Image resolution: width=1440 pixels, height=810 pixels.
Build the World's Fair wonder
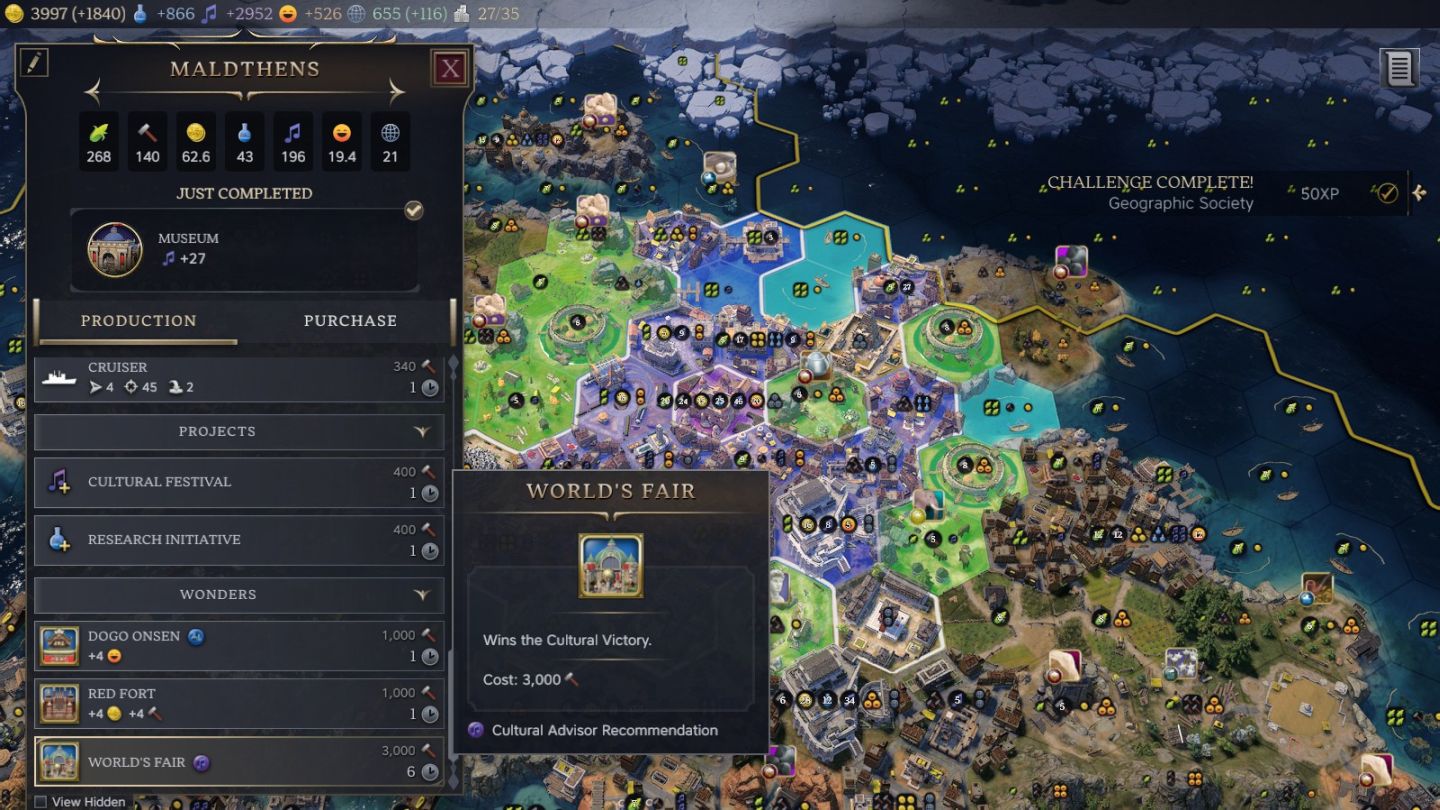coord(239,762)
